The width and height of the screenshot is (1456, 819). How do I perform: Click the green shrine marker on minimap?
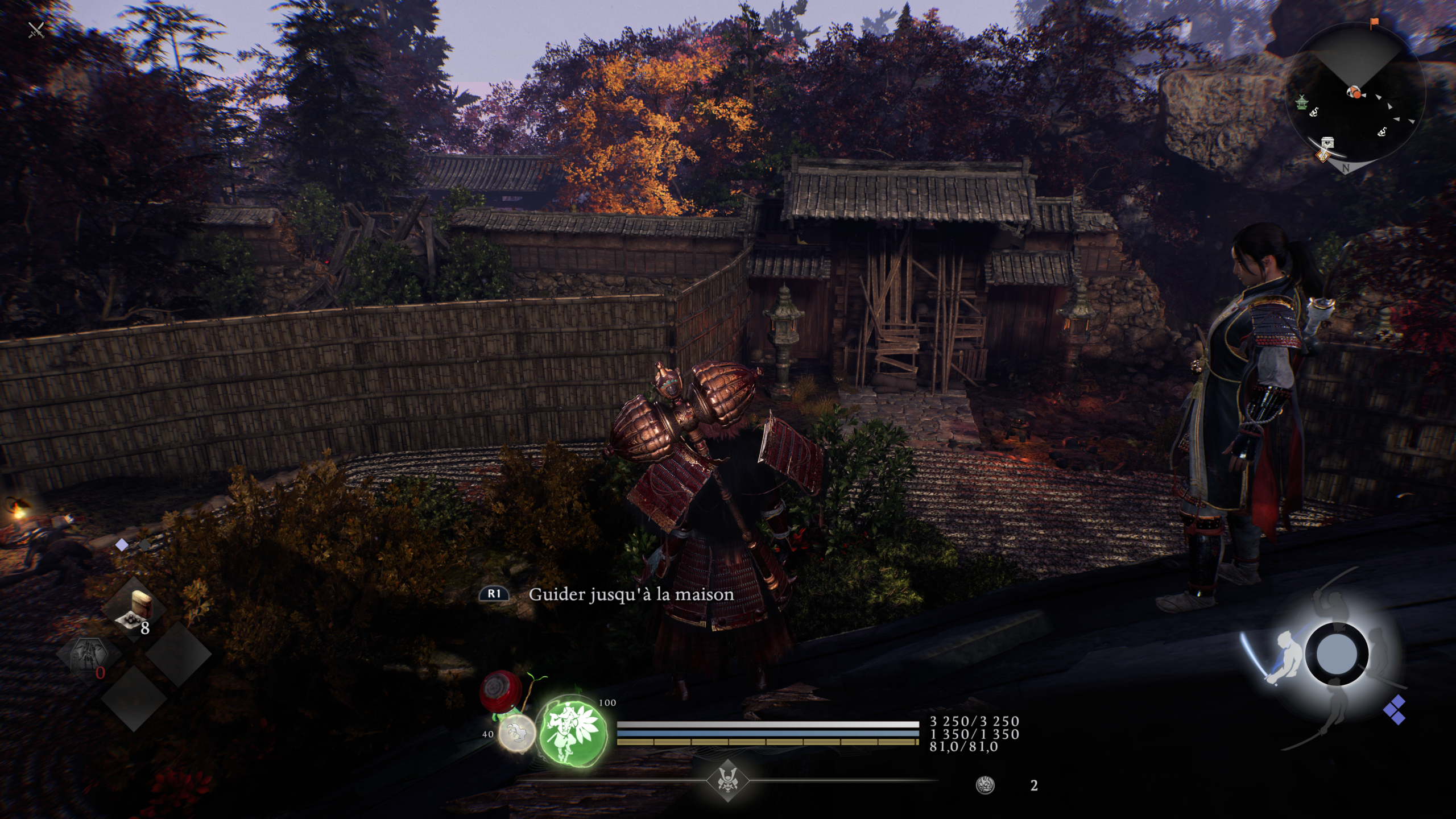pyautogui.click(x=1301, y=102)
